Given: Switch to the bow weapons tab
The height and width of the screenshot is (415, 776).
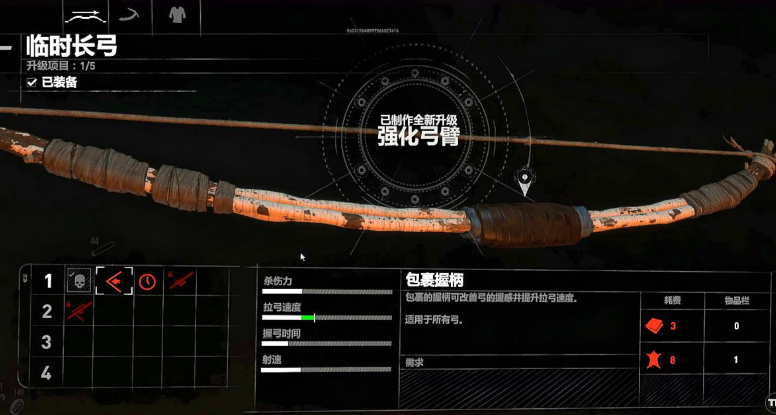Looking at the screenshot, I should tap(85, 15).
